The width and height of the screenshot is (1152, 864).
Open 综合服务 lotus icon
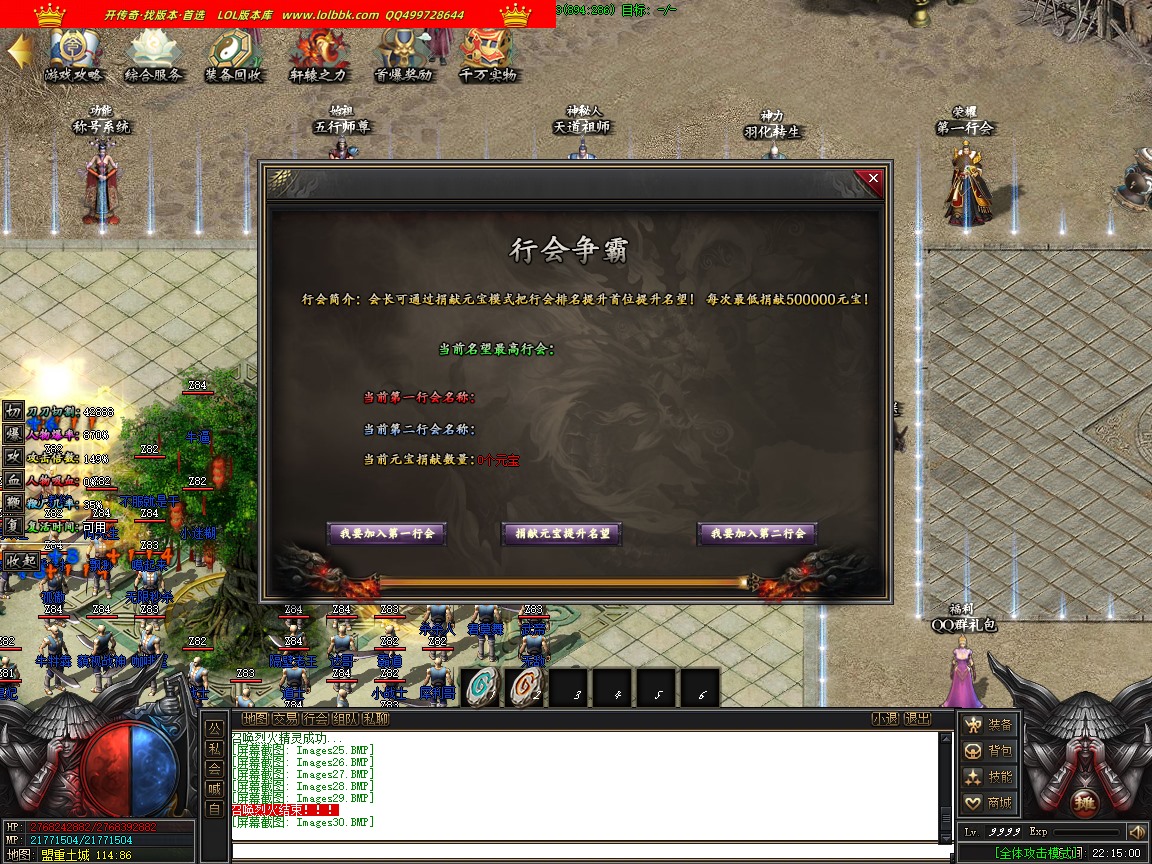pos(153,53)
